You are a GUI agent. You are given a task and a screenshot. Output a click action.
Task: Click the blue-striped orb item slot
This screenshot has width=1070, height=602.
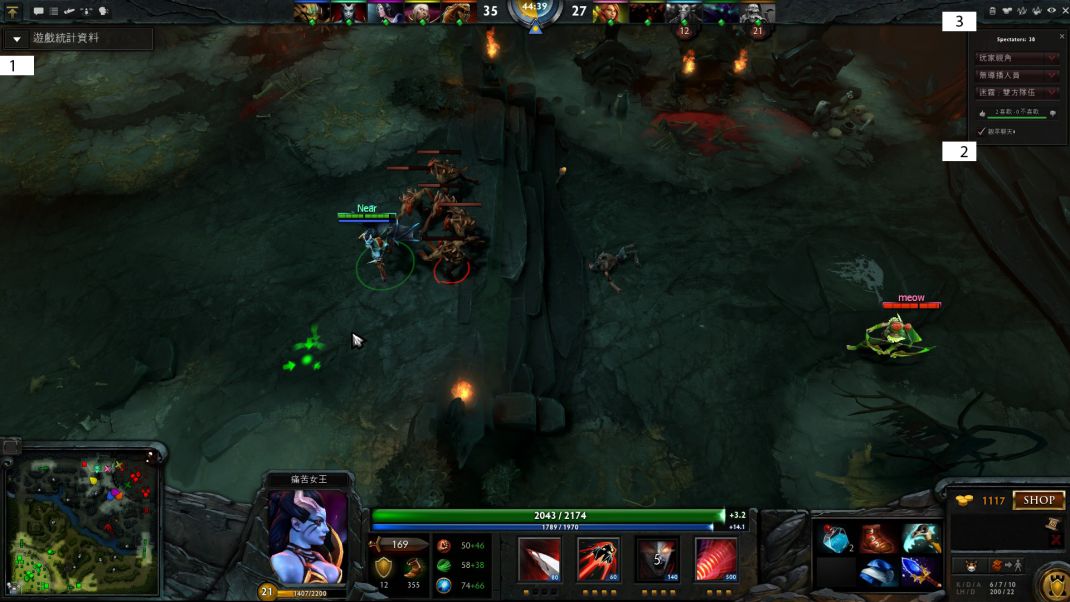[x=877, y=573]
